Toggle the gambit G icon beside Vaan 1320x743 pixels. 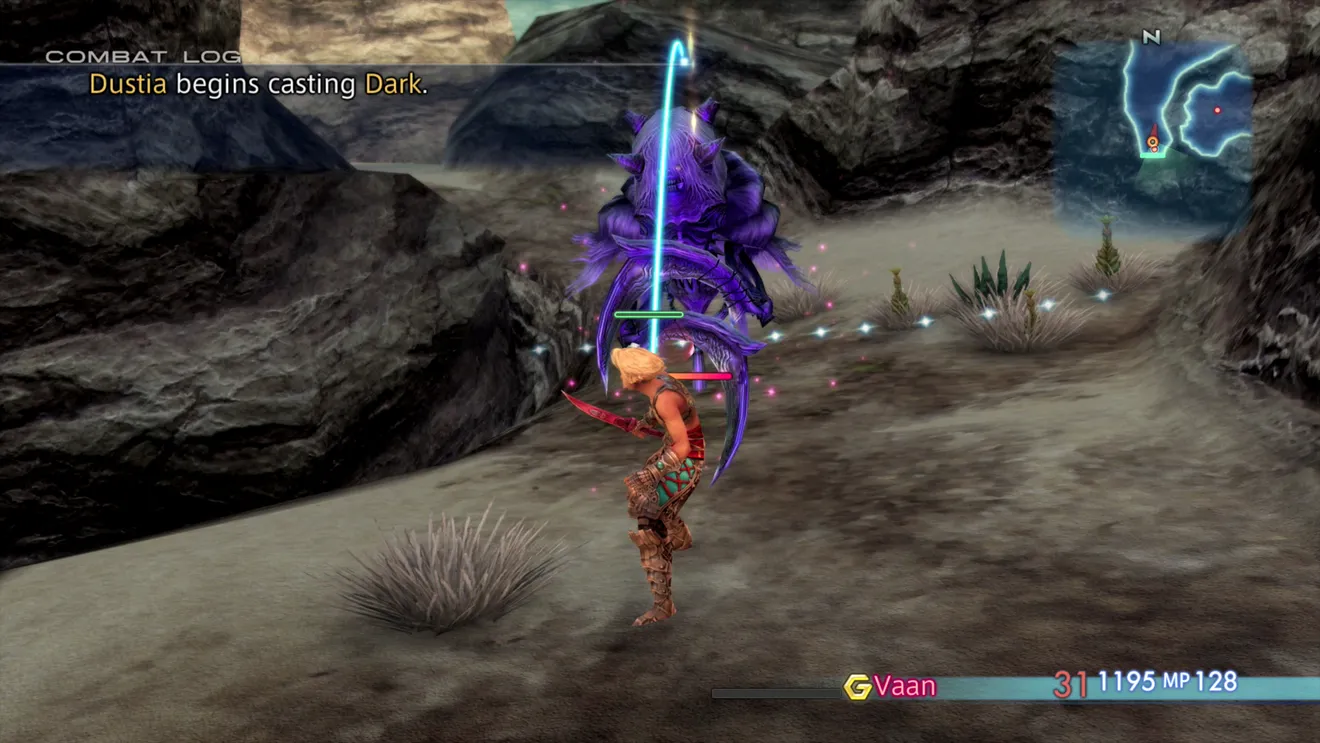[x=857, y=686]
